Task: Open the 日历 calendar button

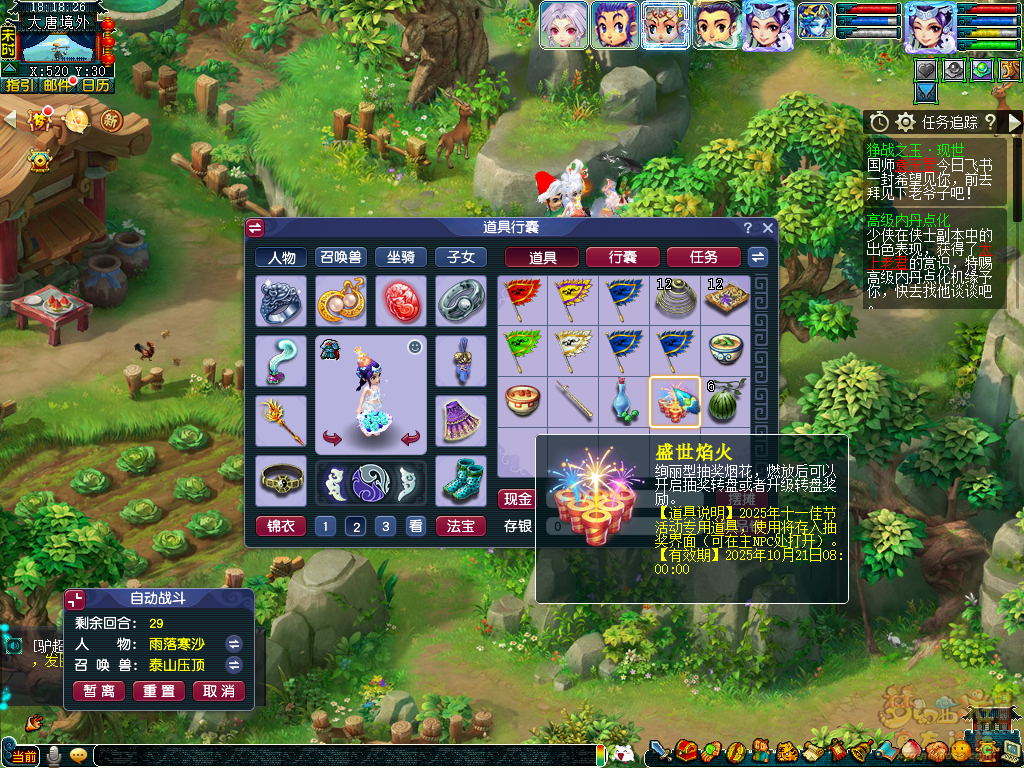Action: [95, 85]
